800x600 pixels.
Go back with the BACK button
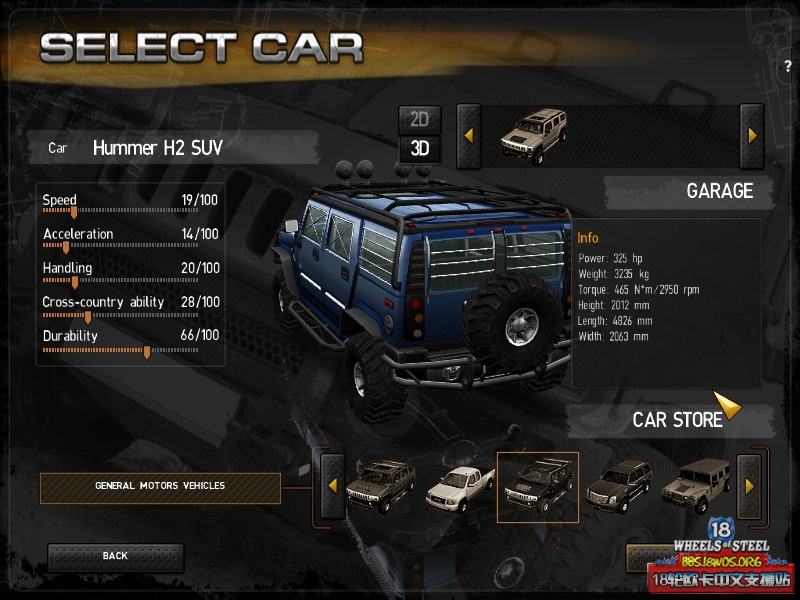coord(115,556)
